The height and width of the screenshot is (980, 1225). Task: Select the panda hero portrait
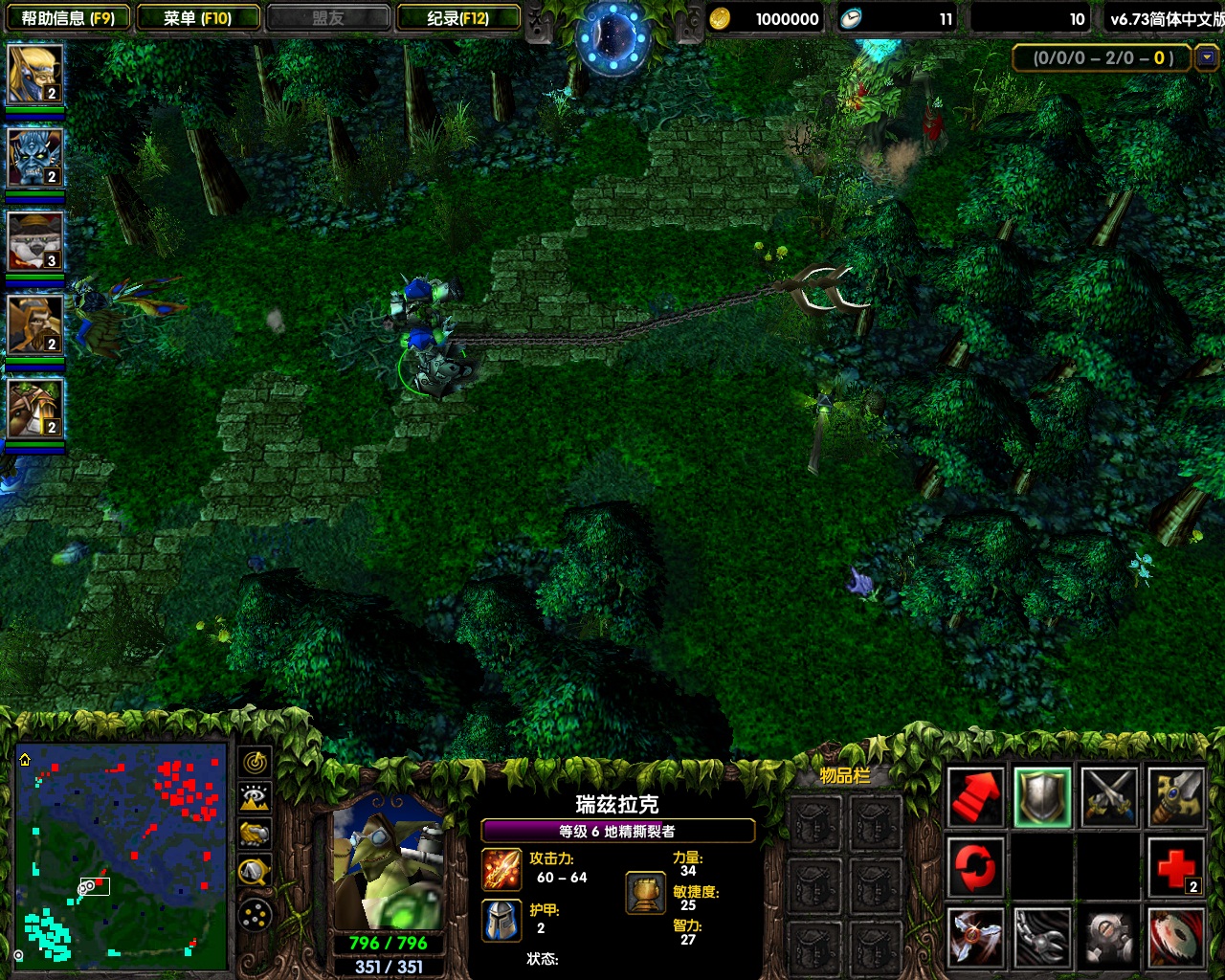click(x=35, y=241)
